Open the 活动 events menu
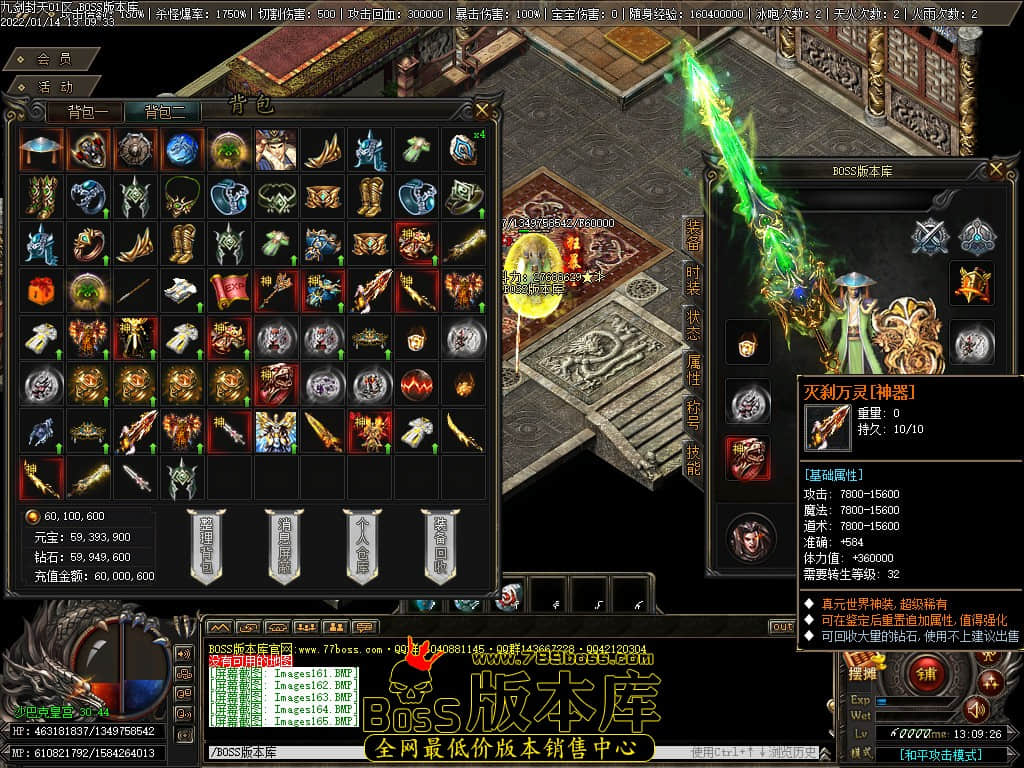 [x=55, y=87]
